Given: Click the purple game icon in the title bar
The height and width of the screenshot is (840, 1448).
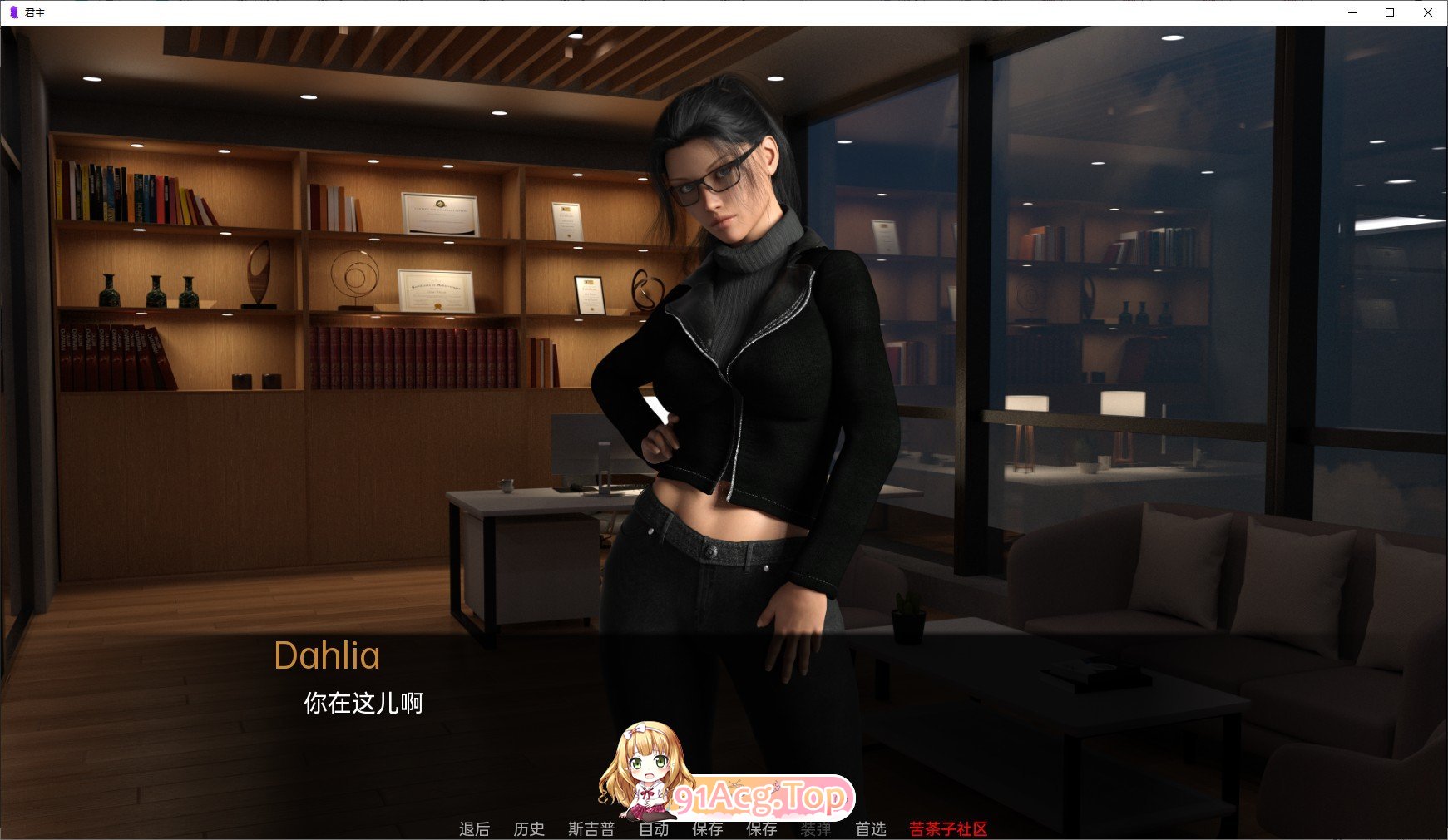Looking at the screenshot, I should coord(12,12).
